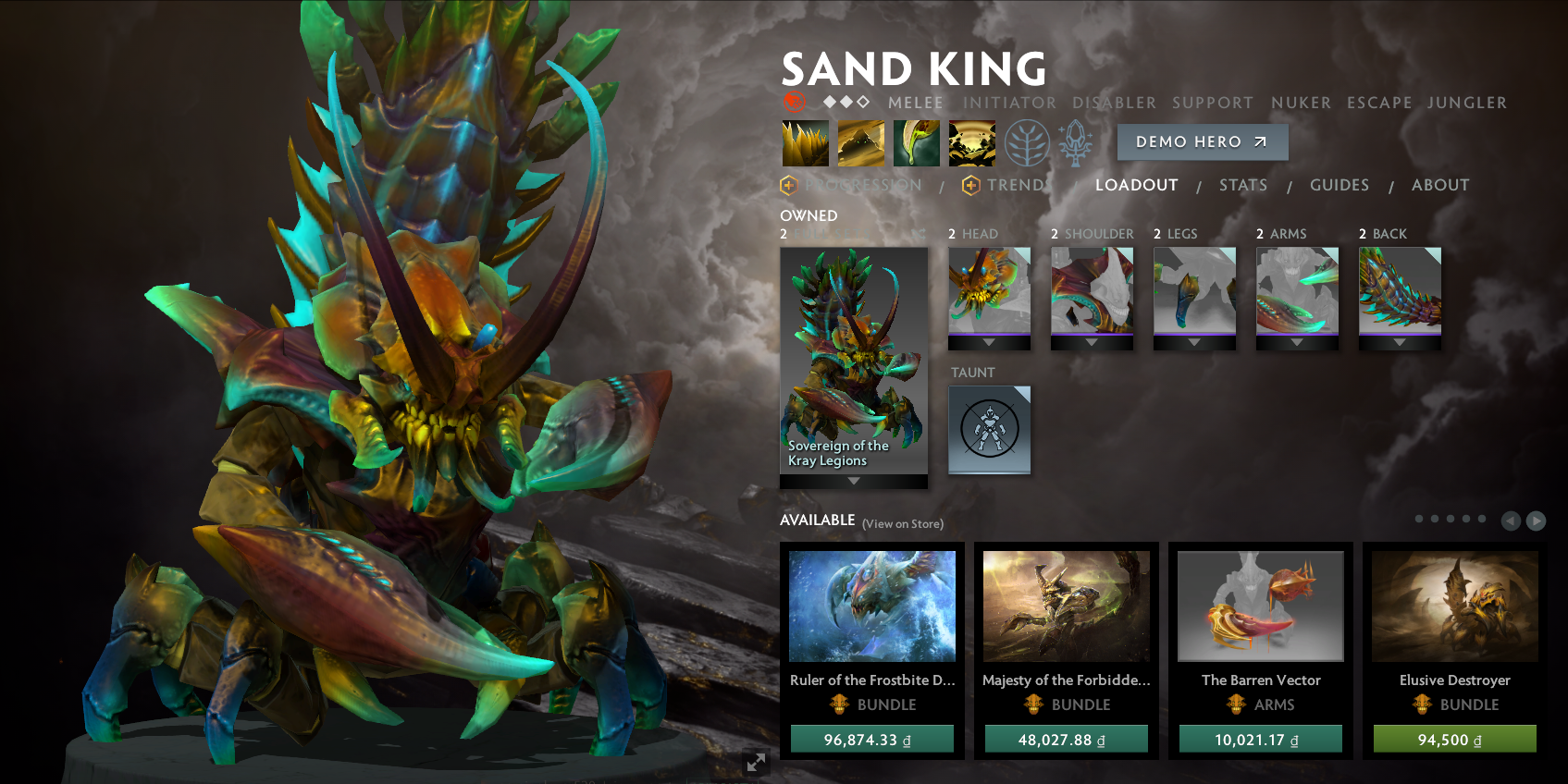
Task: Switch to the STATS tab
Action: (x=1243, y=185)
